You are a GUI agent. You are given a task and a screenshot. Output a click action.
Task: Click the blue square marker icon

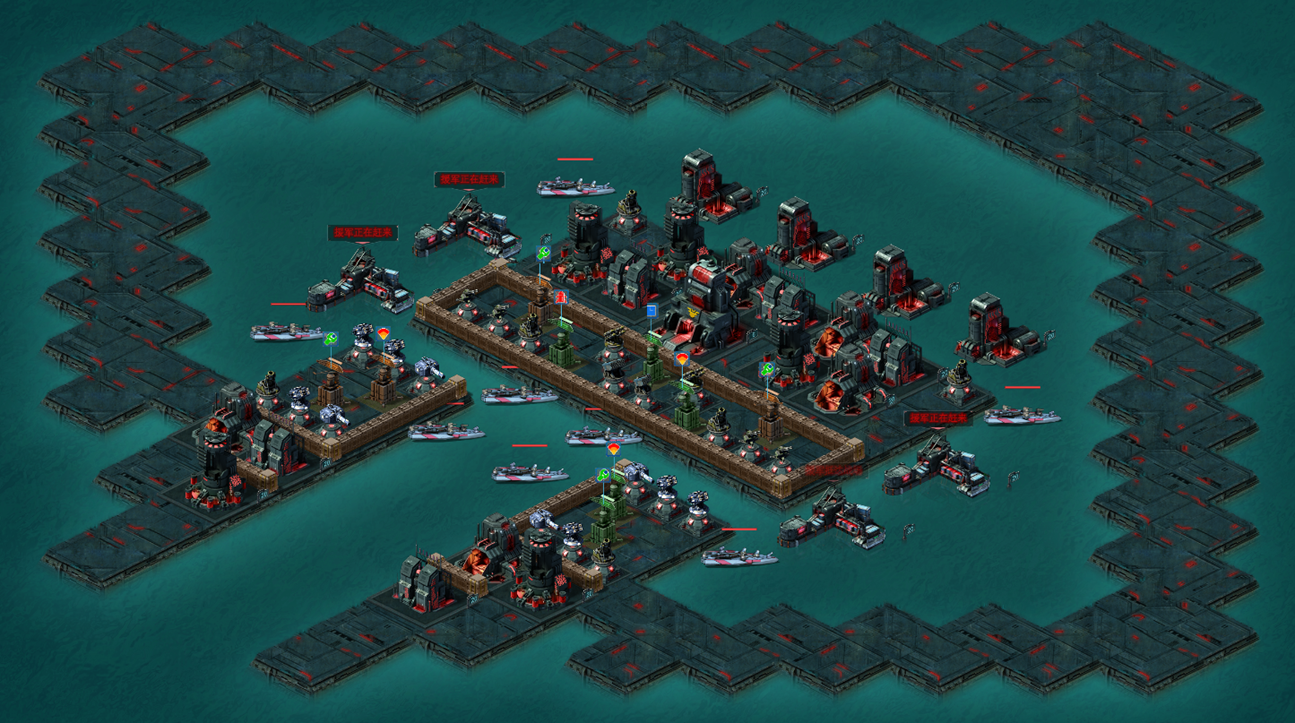[651, 311]
